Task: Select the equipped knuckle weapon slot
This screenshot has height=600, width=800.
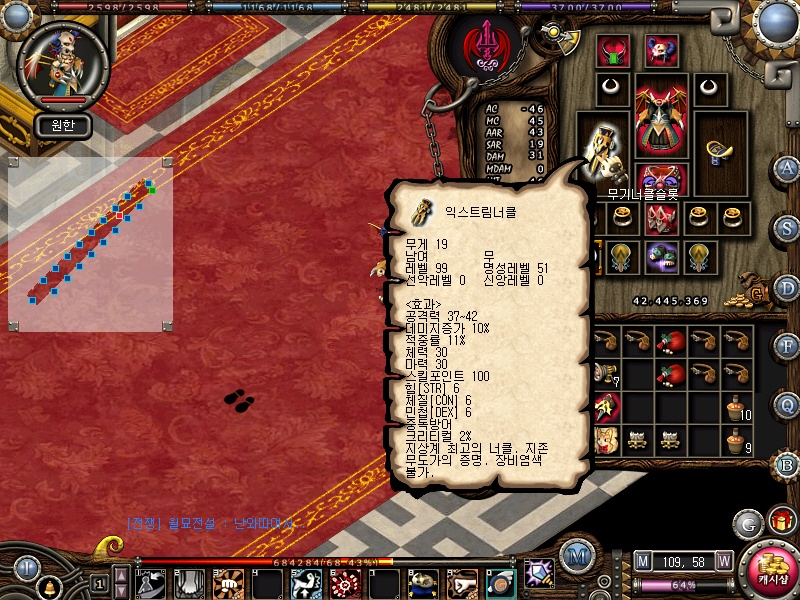Action: (x=603, y=147)
